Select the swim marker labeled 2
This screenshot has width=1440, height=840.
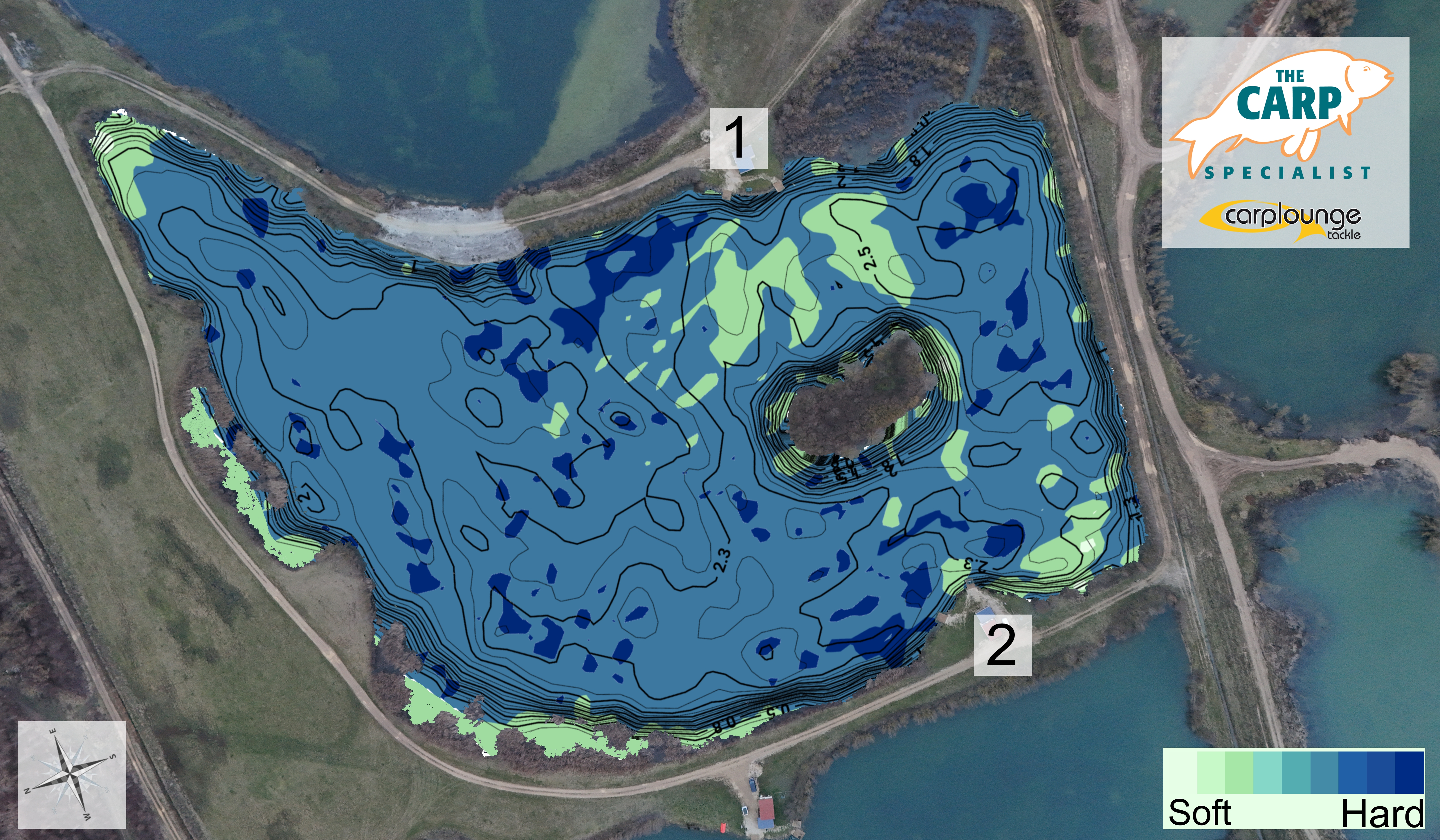click(x=1002, y=645)
